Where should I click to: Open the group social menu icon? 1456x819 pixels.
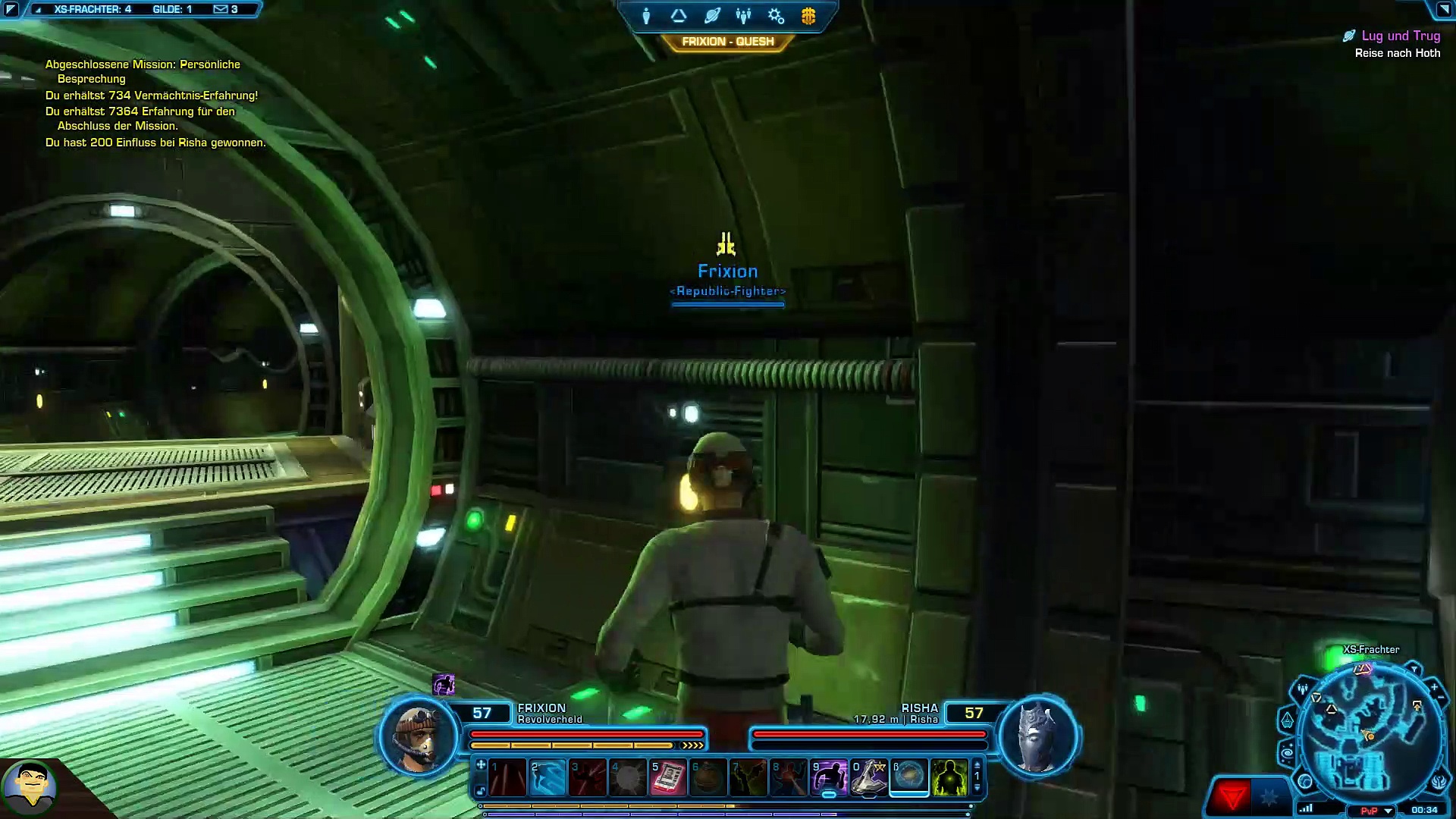point(744,16)
